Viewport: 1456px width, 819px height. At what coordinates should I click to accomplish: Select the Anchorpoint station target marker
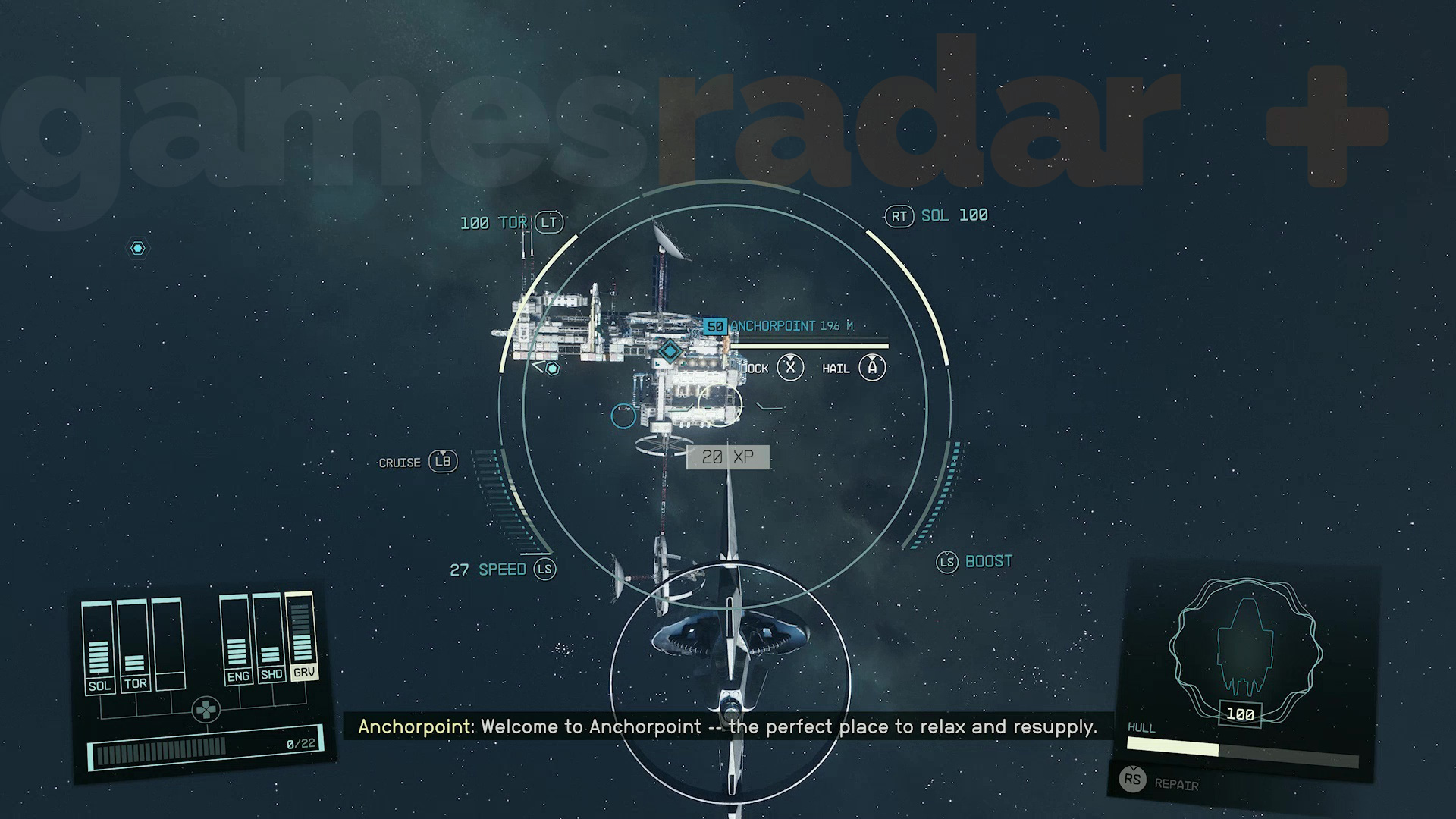point(670,351)
